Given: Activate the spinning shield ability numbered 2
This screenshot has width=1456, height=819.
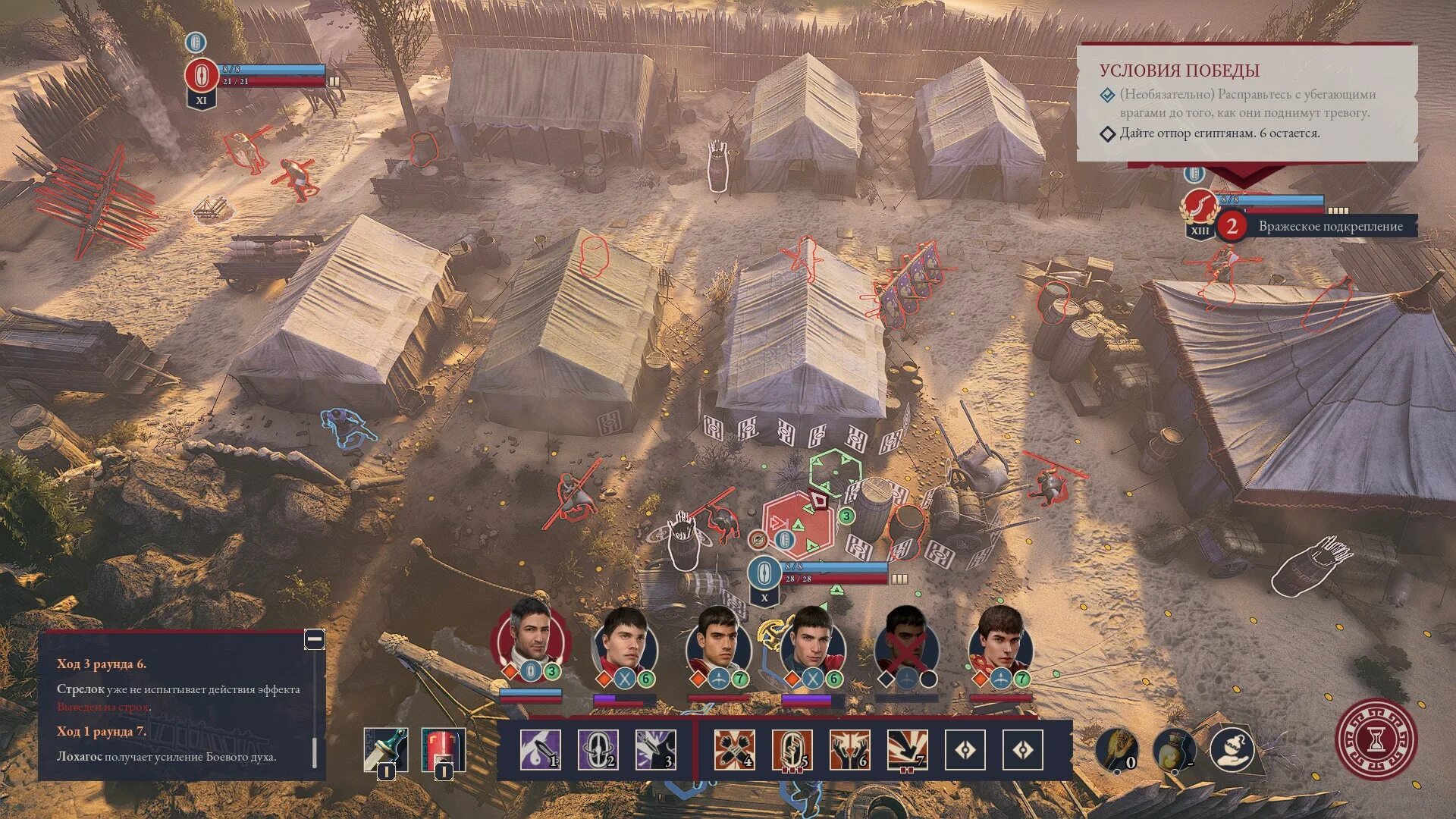Looking at the screenshot, I should pos(598,749).
